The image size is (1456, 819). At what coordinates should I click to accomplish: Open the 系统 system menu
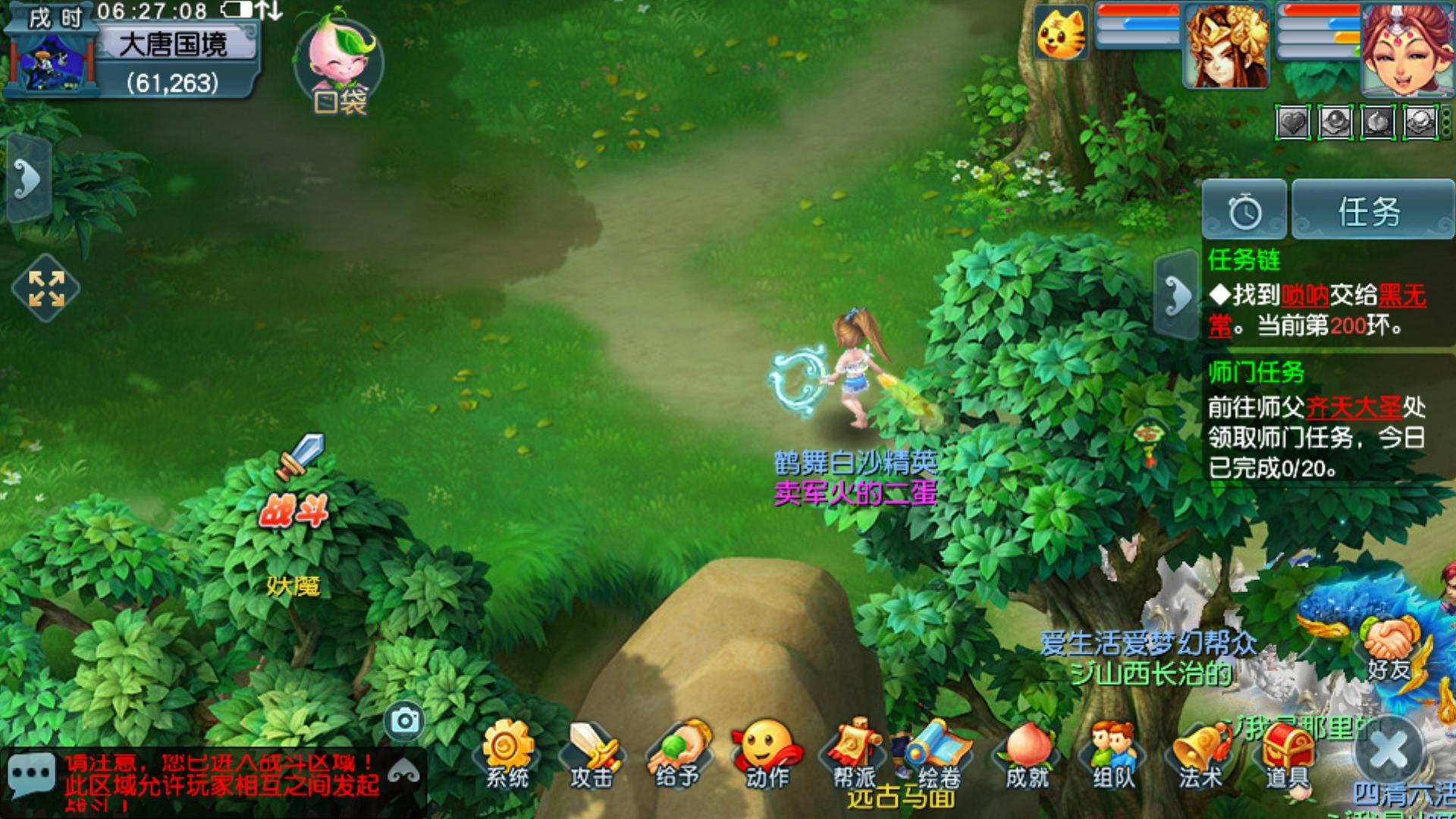[x=507, y=755]
